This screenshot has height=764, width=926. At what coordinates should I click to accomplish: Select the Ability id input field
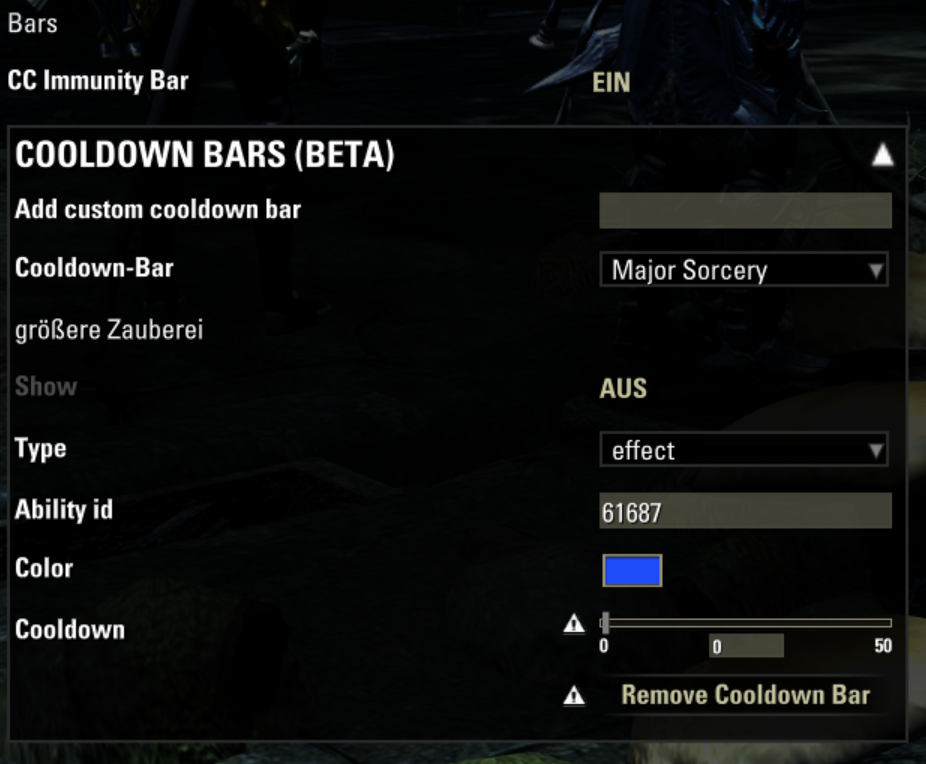click(x=745, y=512)
